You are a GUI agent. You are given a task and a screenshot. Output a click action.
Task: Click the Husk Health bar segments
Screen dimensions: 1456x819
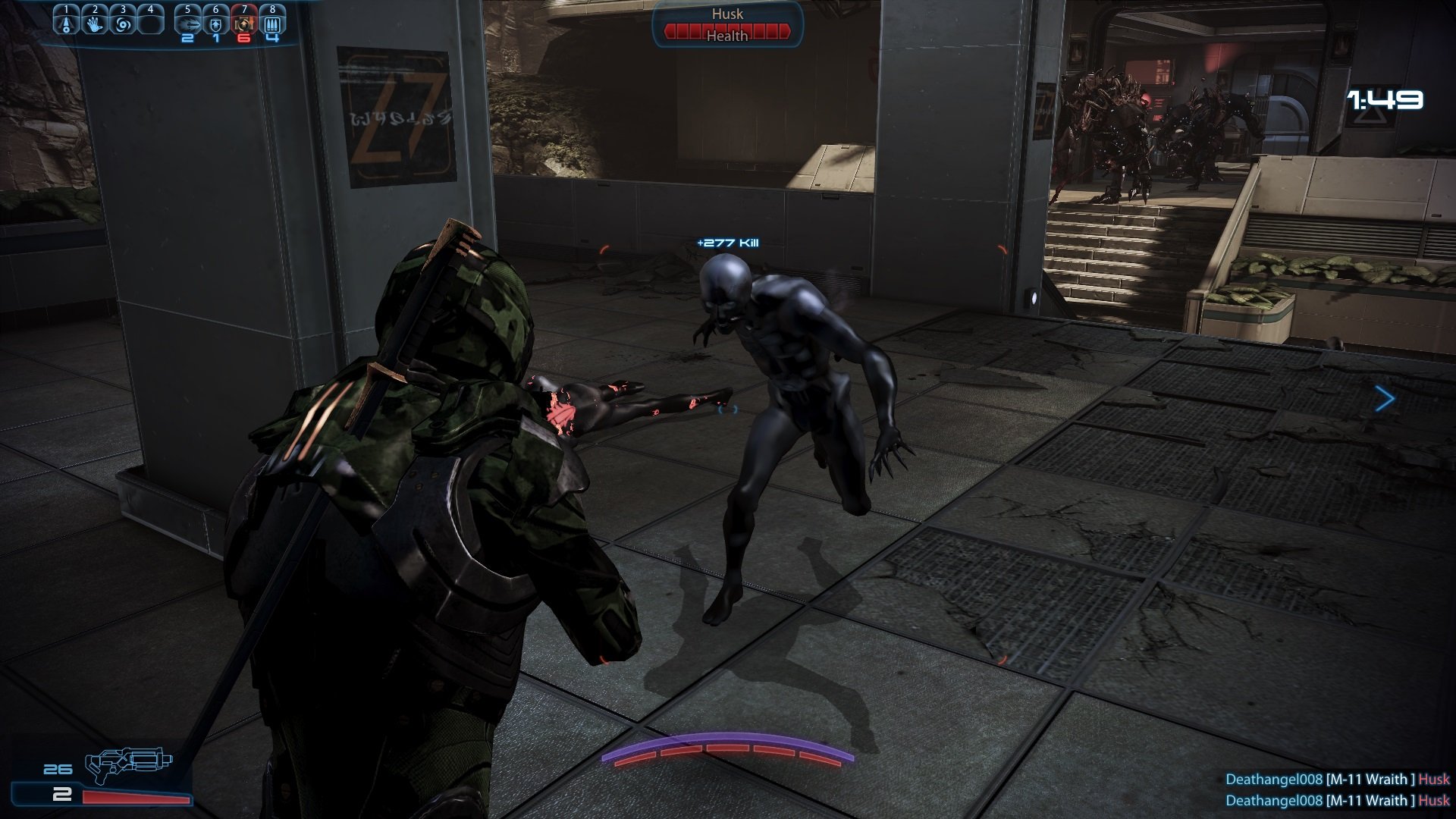(x=726, y=33)
